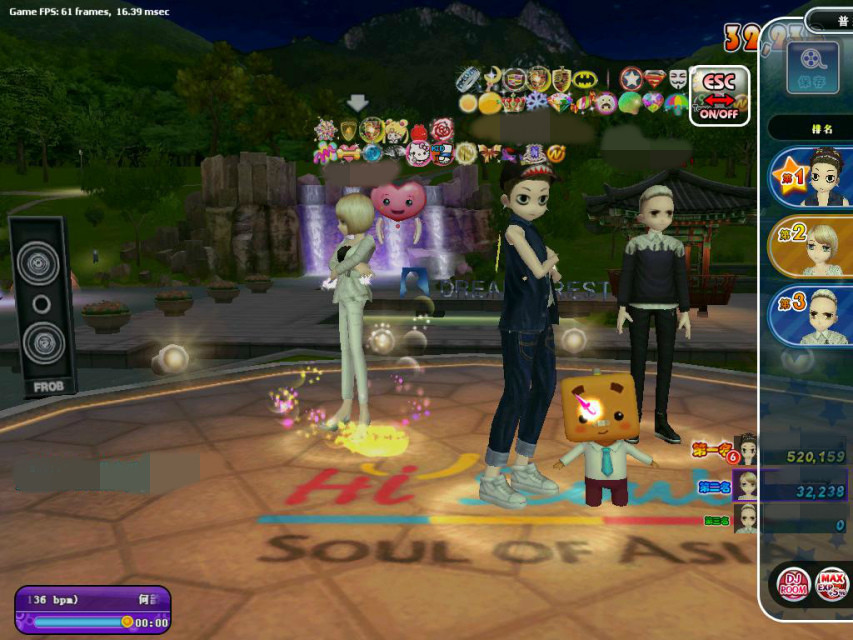853x640 pixels.
Task: Click the Captain America shield badge
Action: click(x=630, y=79)
